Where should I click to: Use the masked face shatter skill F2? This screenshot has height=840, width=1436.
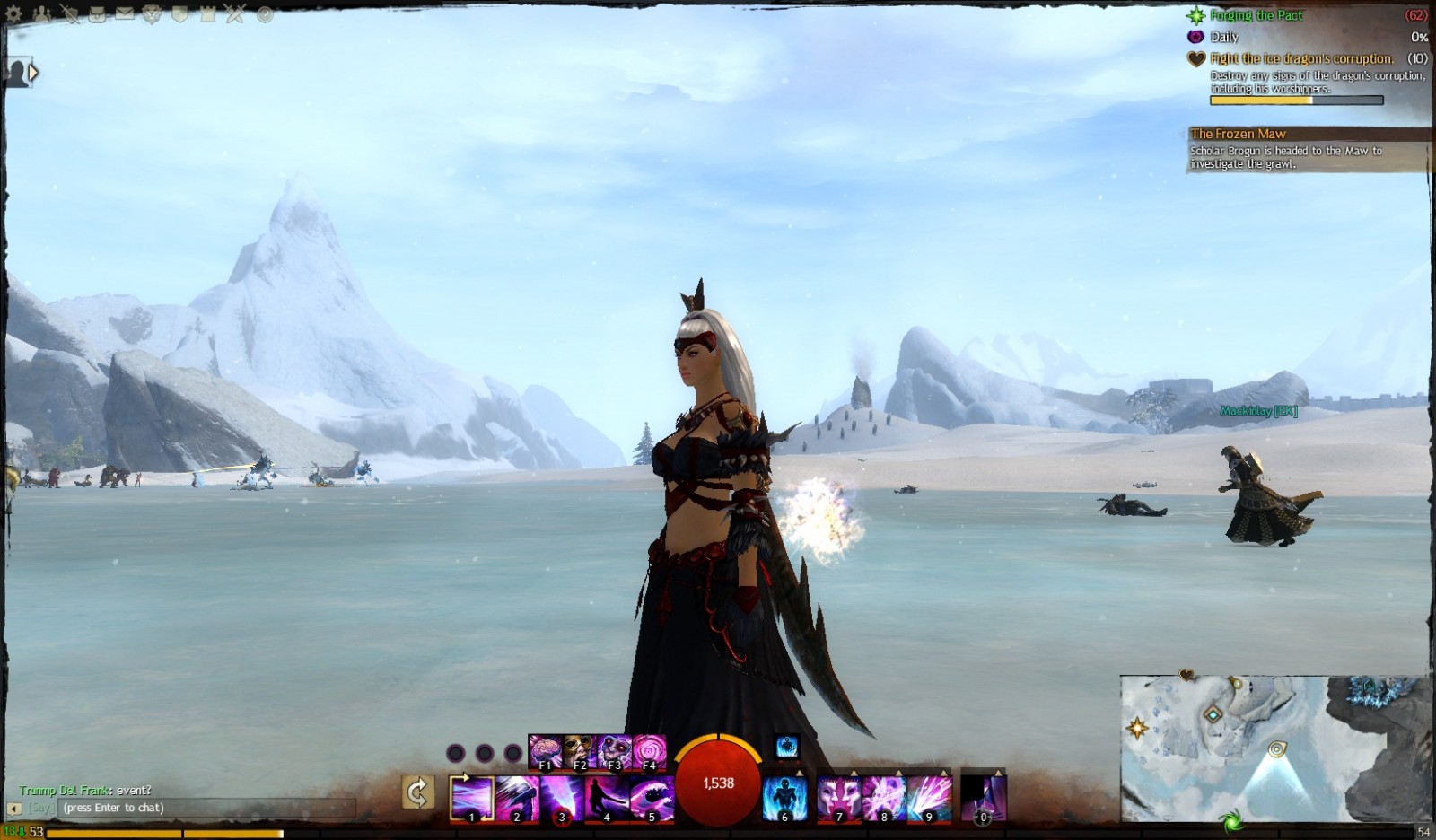click(580, 752)
